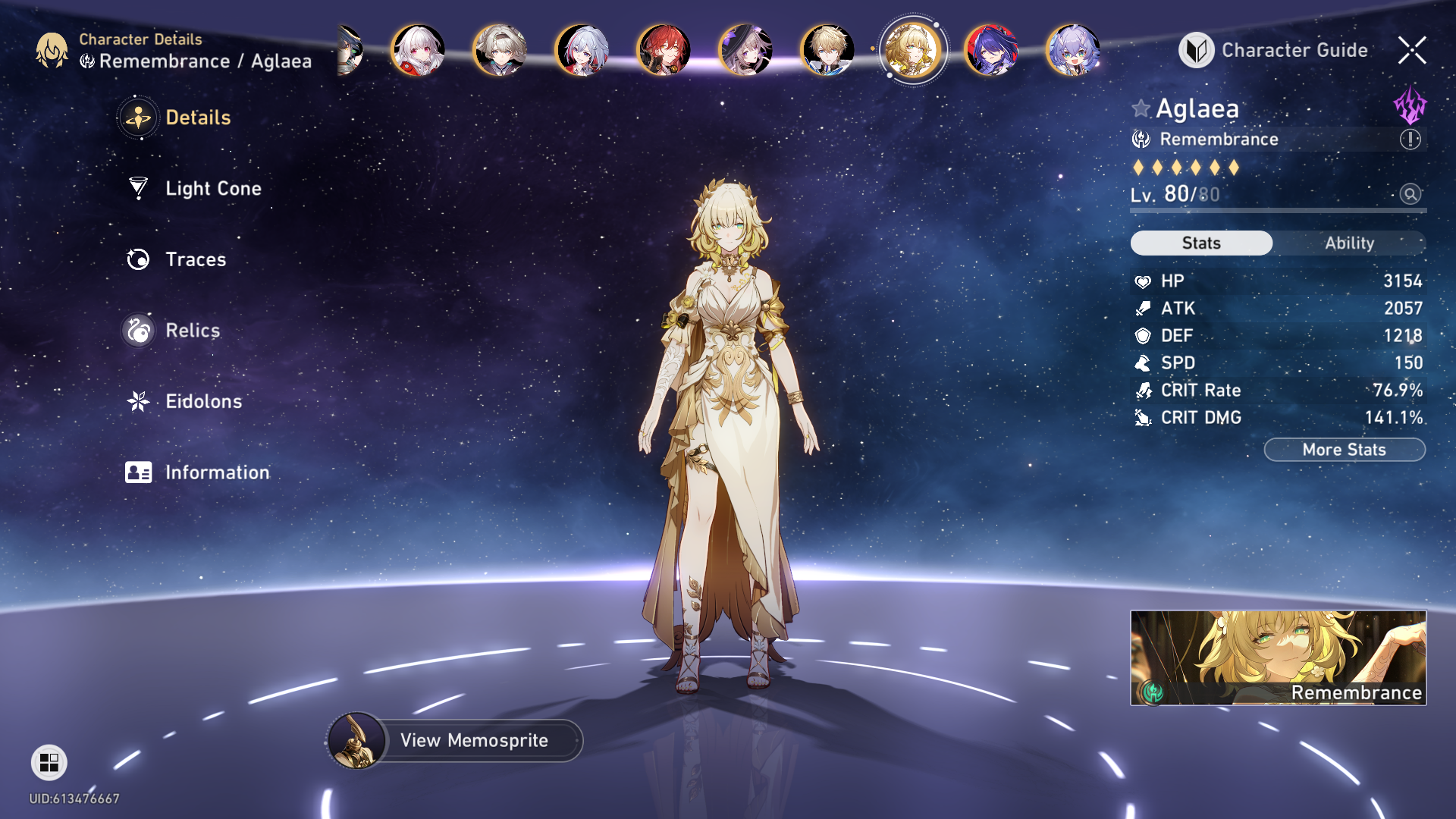Click the More Stats button

pos(1344,450)
